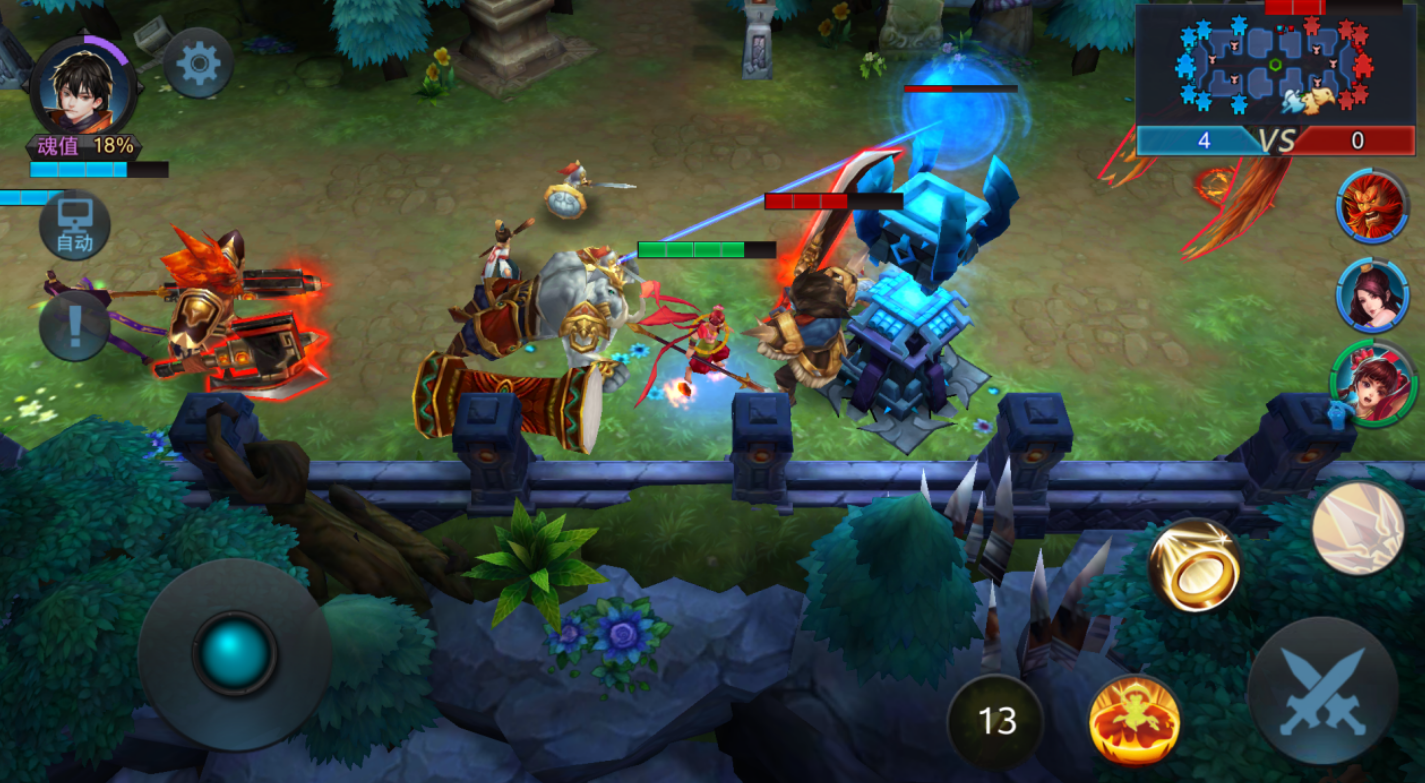Select the red-haired girl hero portrait

(x=1372, y=384)
